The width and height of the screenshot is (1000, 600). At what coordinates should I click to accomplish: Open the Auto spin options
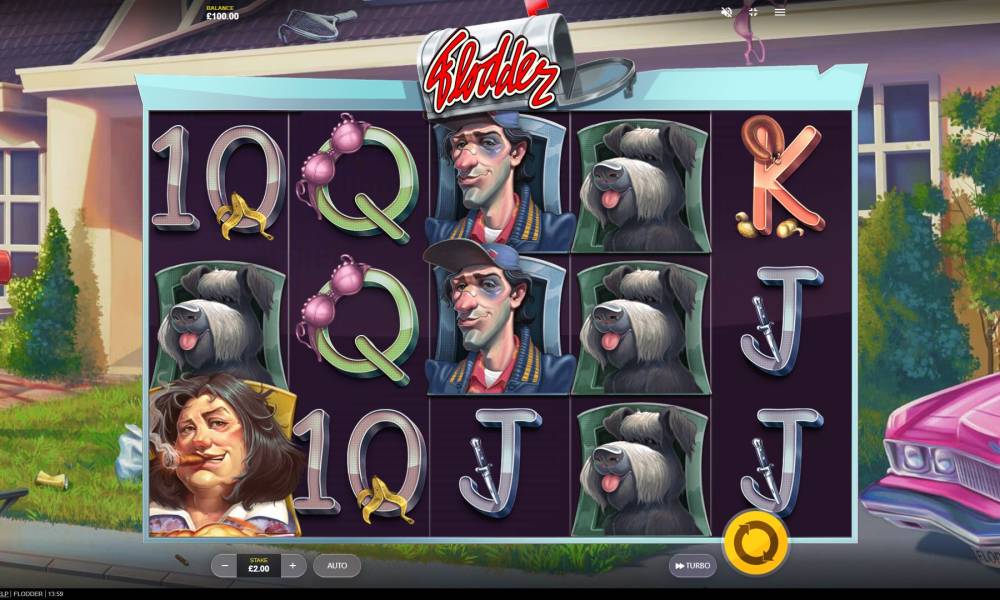pyautogui.click(x=337, y=566)
